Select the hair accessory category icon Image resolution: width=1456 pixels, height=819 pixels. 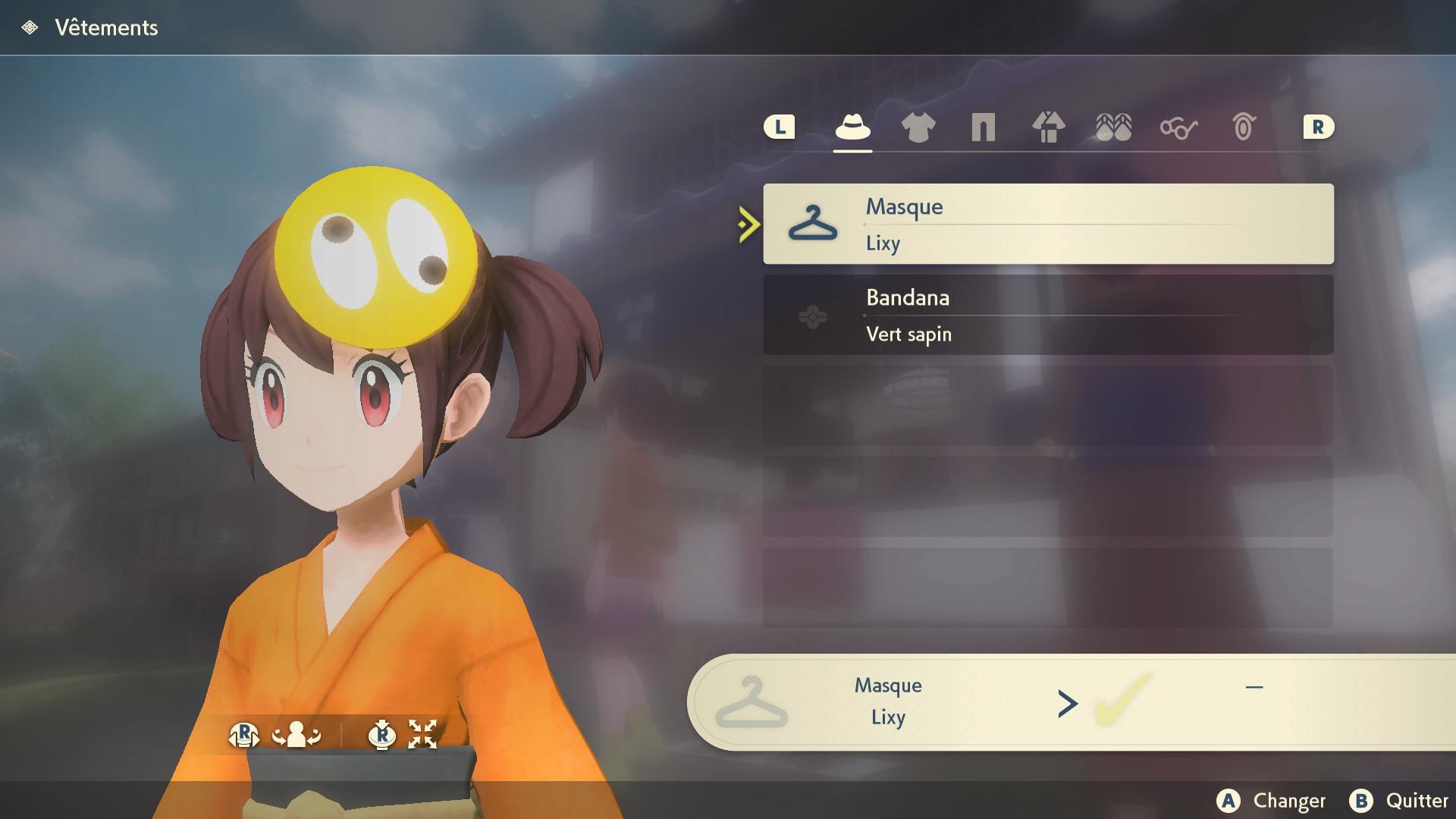point(1242,127)
